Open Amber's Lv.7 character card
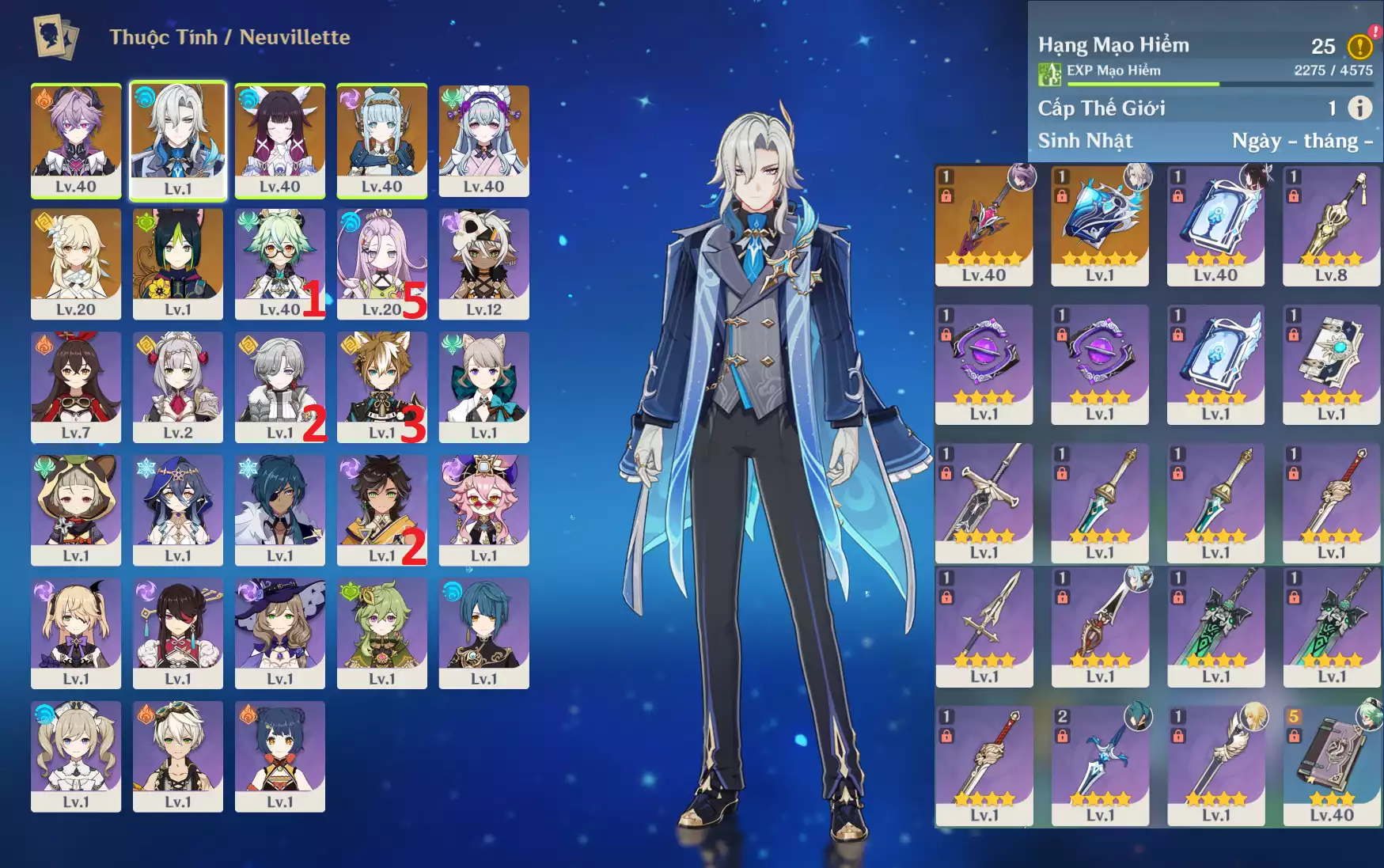 [76, 386]
